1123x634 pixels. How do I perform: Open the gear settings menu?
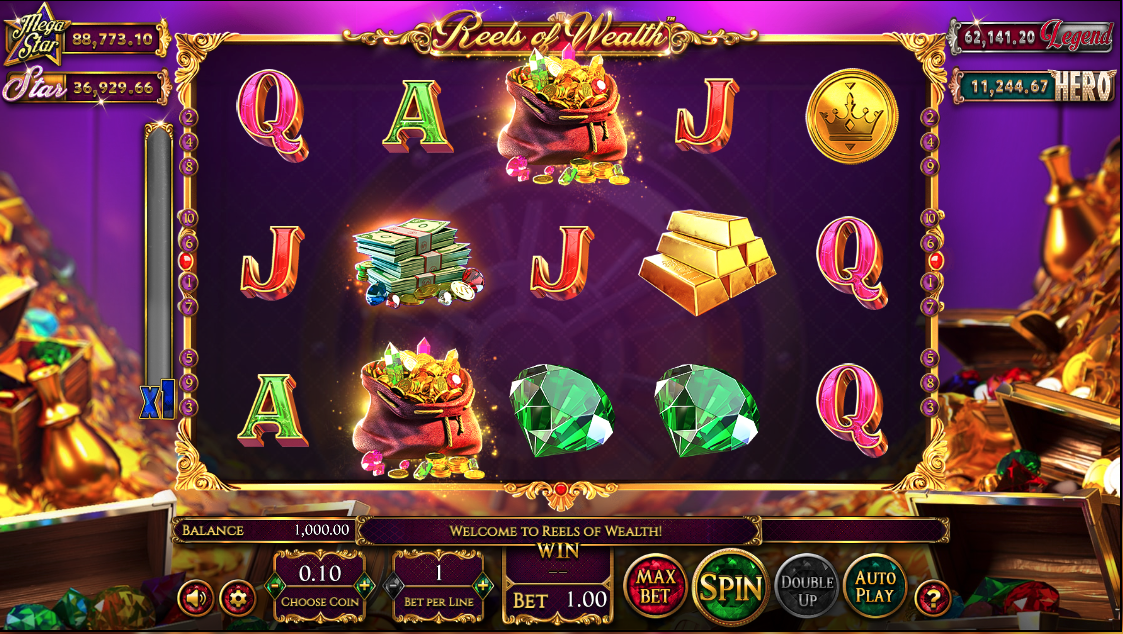pos(237,598)
